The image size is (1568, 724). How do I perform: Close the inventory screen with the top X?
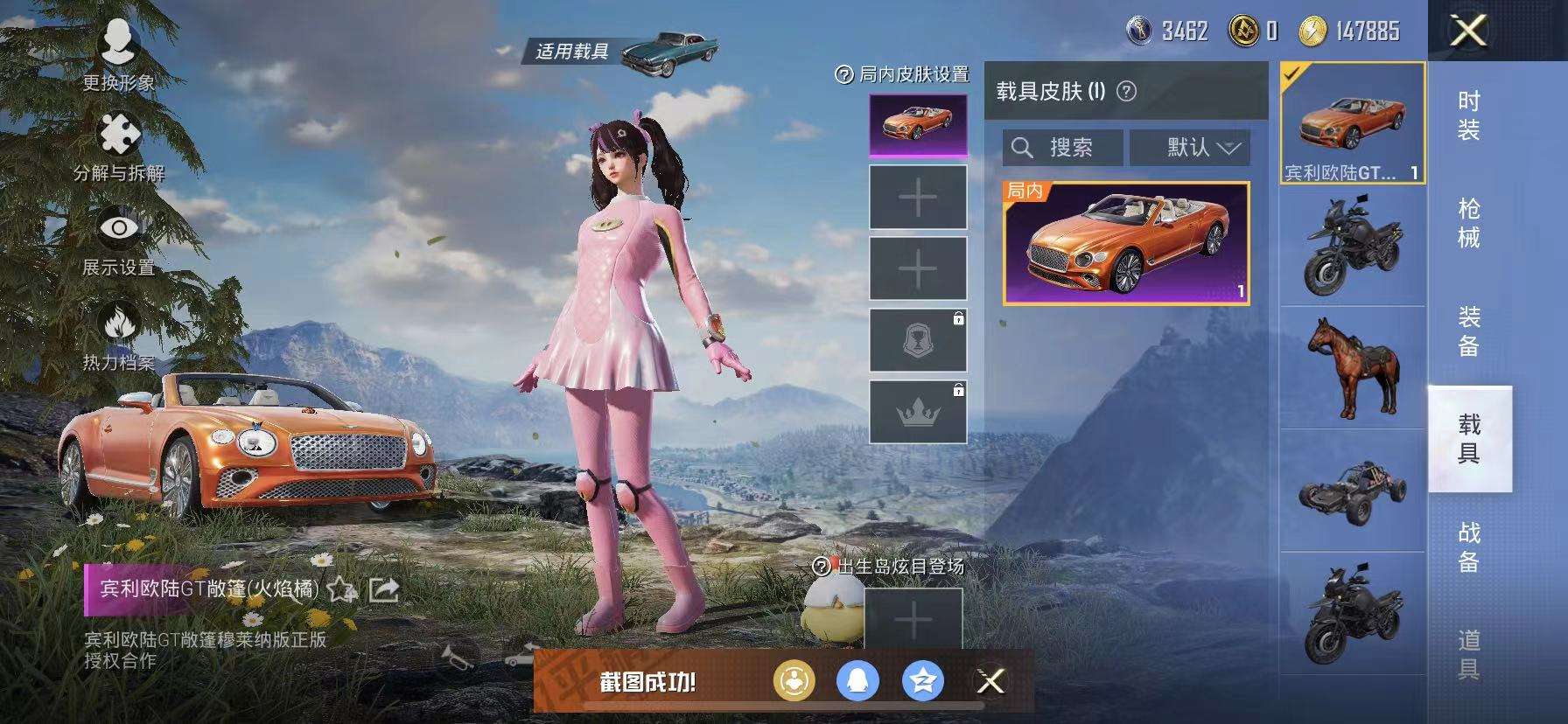click(1468, 31)
